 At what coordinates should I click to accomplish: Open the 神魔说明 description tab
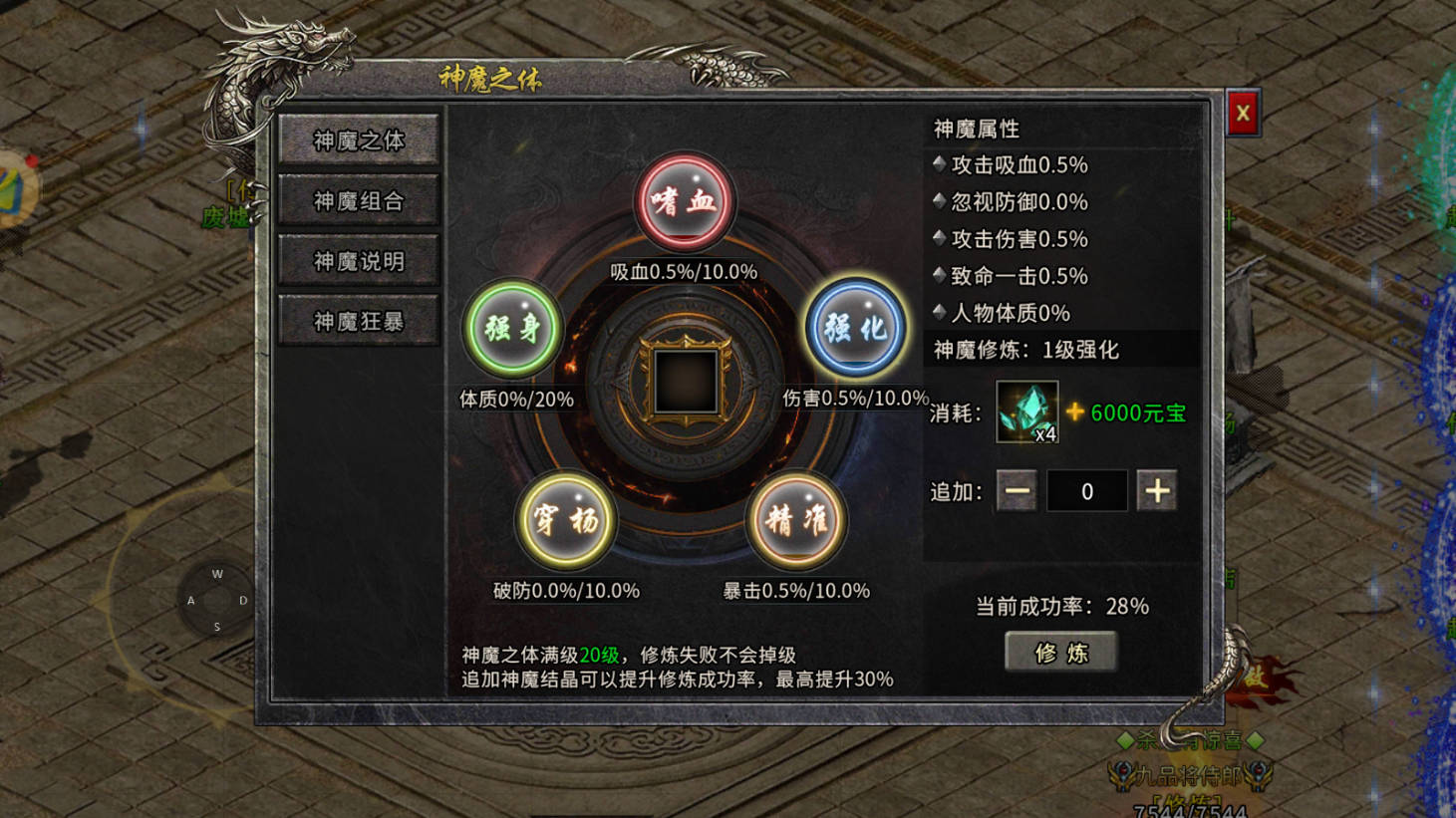click(359, 259)
